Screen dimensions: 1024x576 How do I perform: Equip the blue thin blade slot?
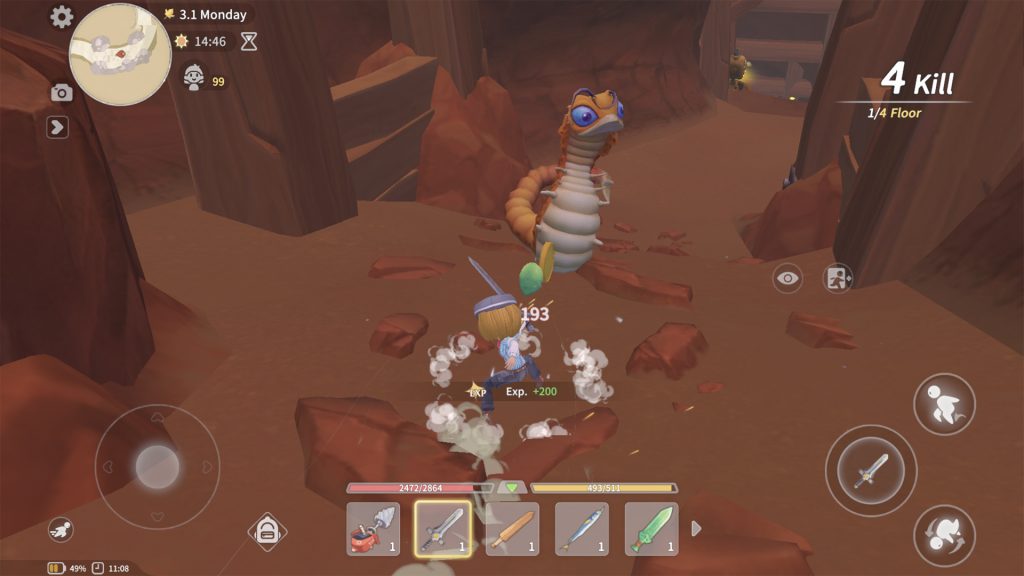click(x=581, y=529)
